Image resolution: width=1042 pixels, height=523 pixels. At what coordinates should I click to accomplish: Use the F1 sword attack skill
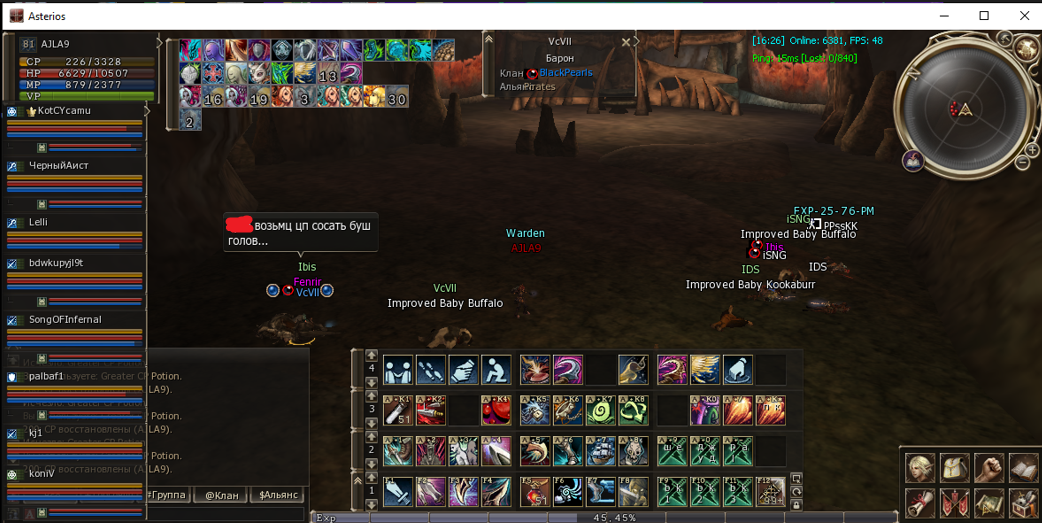(398, 491)
